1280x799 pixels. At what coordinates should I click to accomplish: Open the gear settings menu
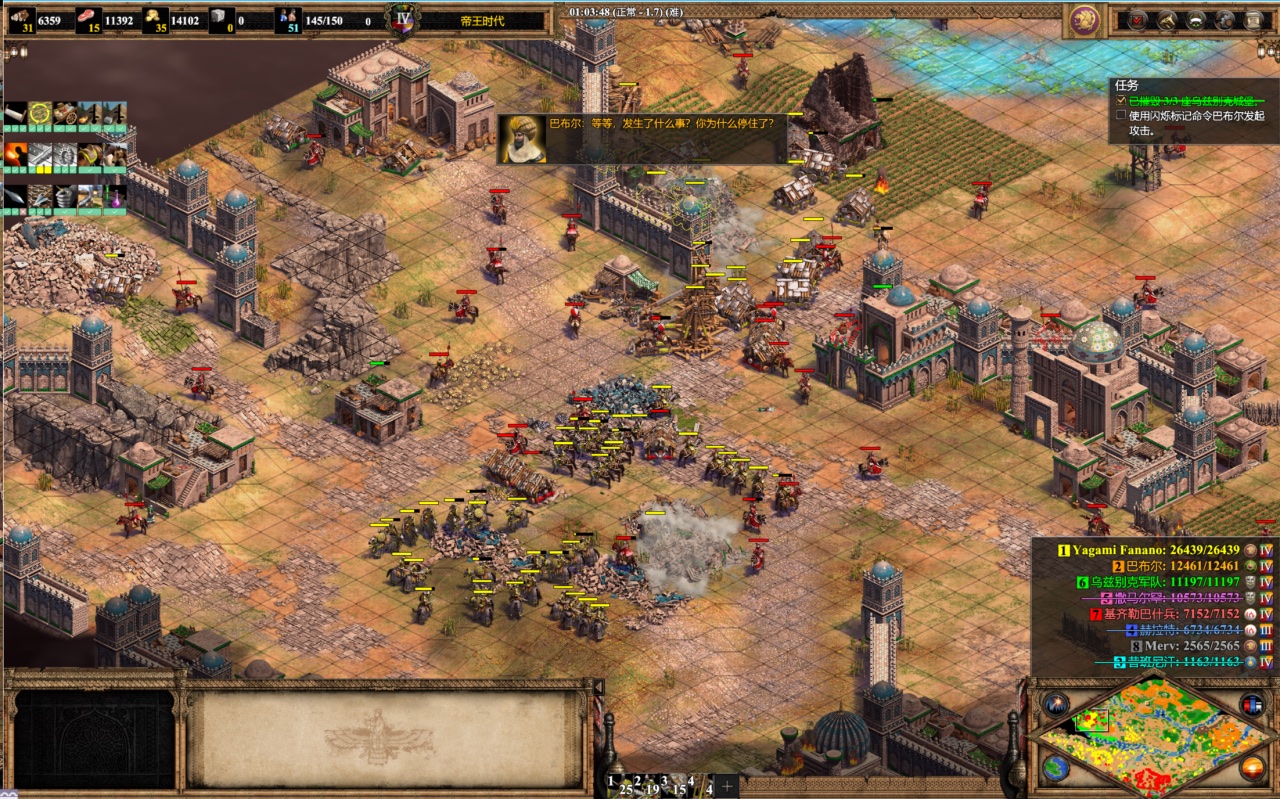(x=1225, y=19)
